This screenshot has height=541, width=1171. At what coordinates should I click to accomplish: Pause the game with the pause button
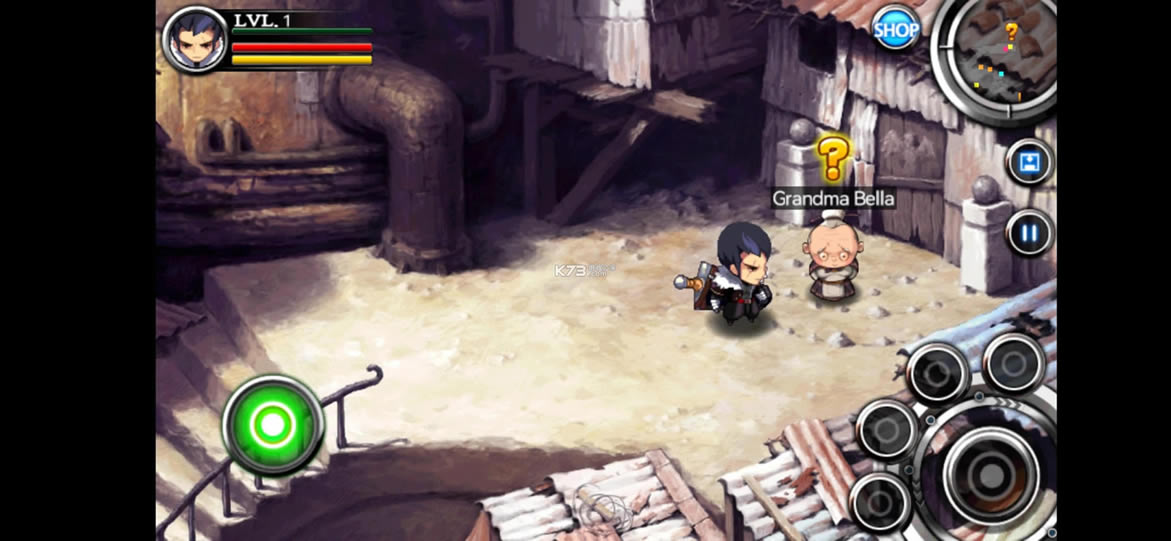coord(1029,234)
